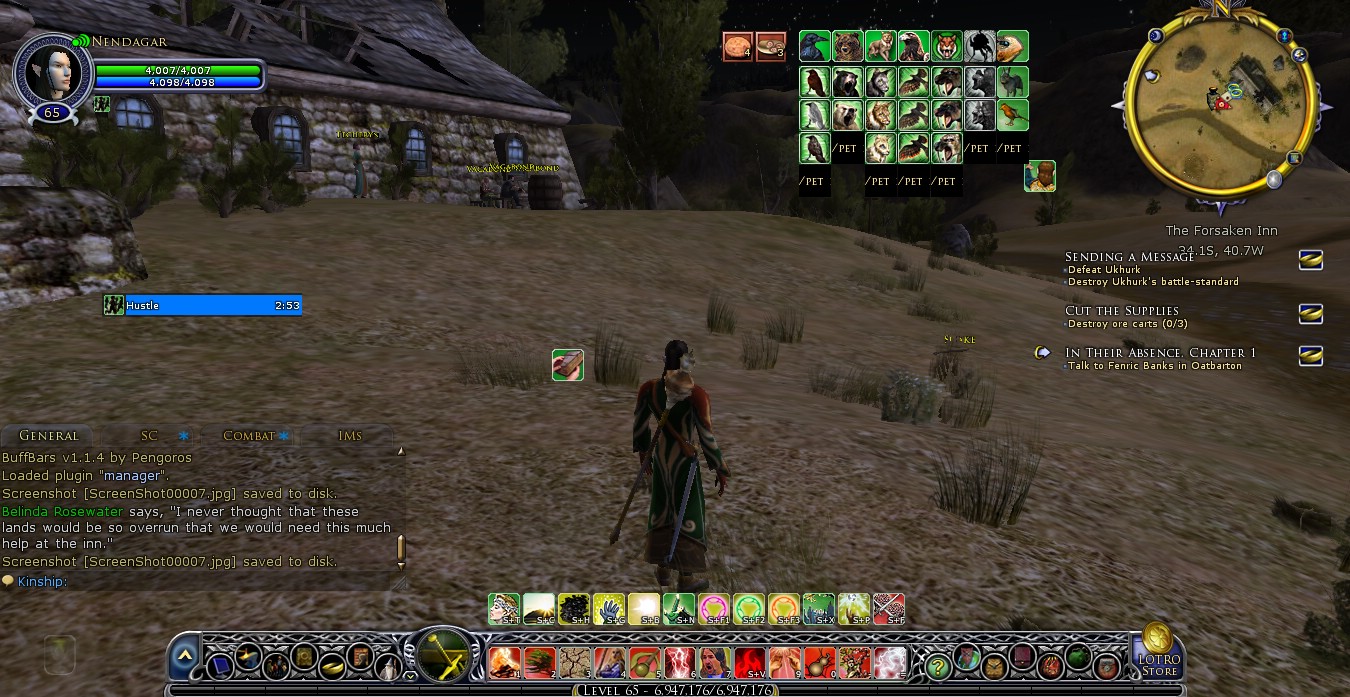Image resolution: width=1350 pixels, height=697 pixels.
Task: Click the Hustle buff bar
Action: point(202,305)
